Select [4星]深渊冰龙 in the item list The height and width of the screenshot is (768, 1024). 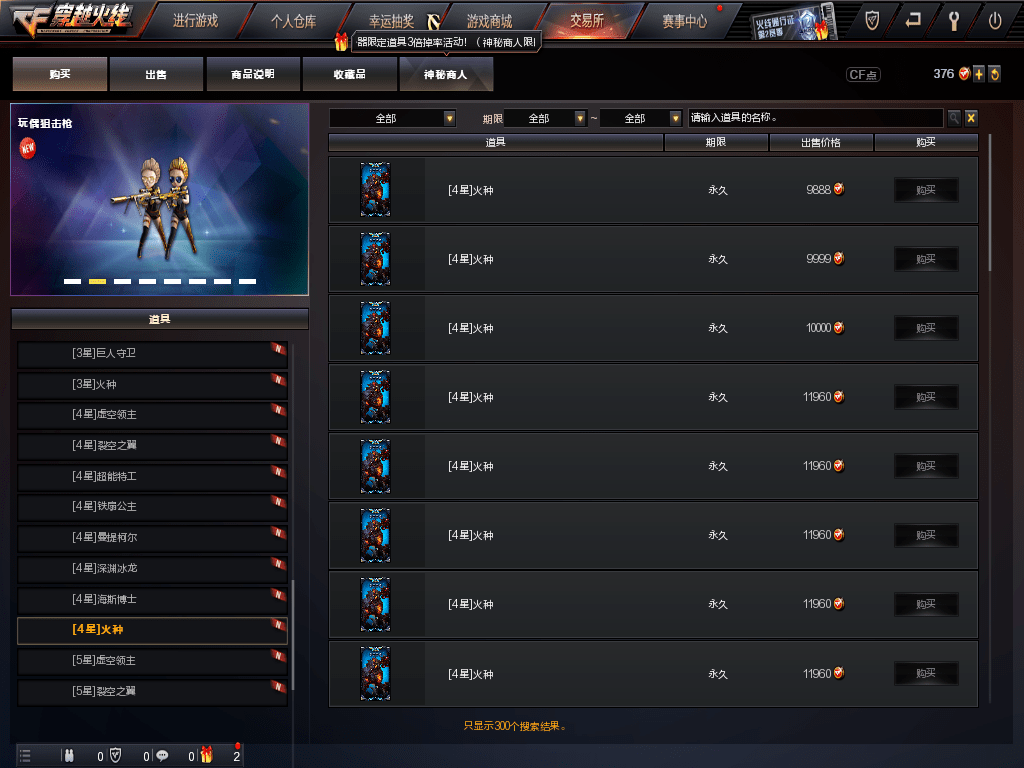(x=152, y=568)
